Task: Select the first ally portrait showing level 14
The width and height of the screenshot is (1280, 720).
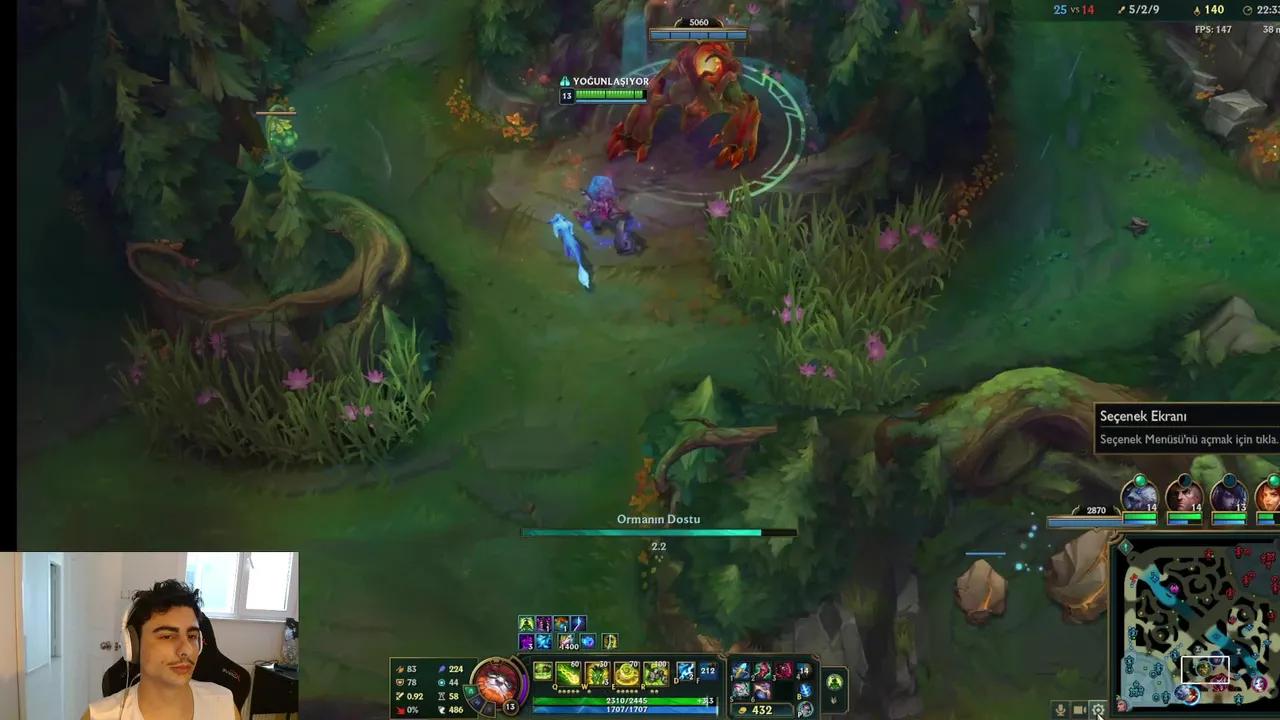Action: point(1140,498)
